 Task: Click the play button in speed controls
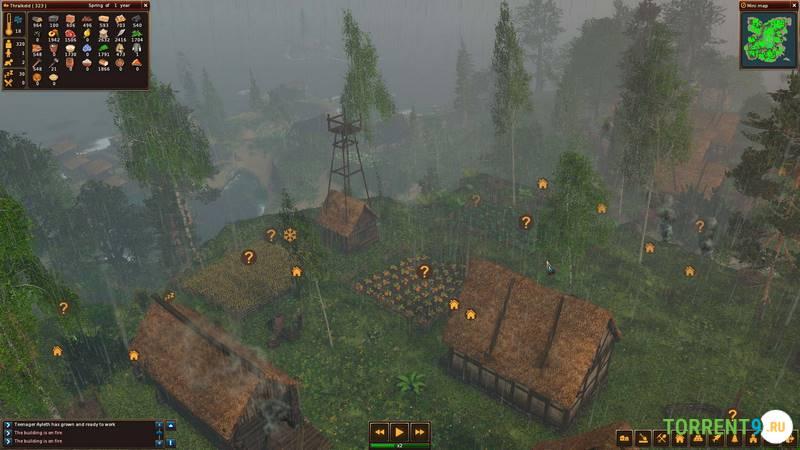[399, 432]
